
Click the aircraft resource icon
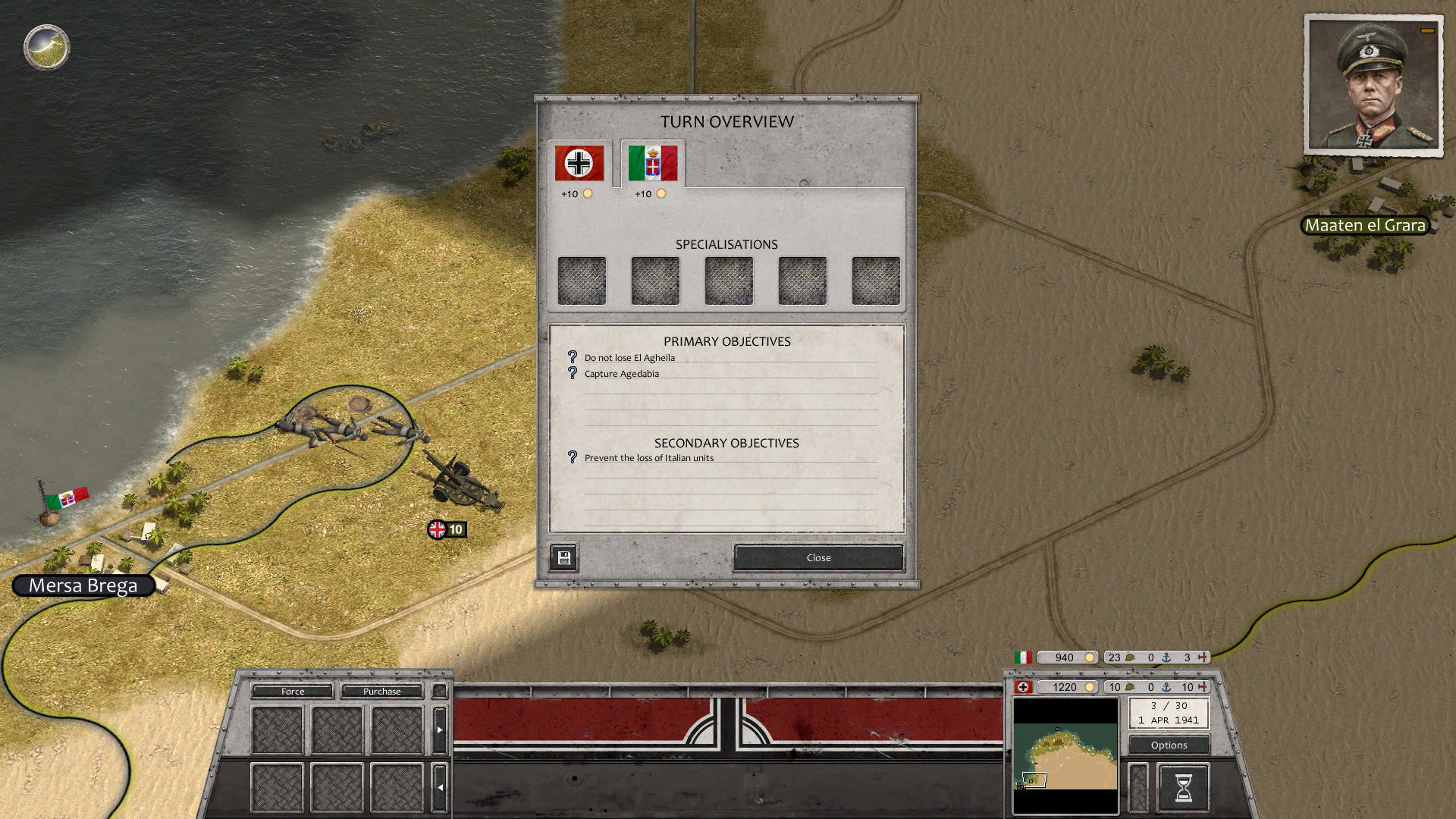point(1203,687)
